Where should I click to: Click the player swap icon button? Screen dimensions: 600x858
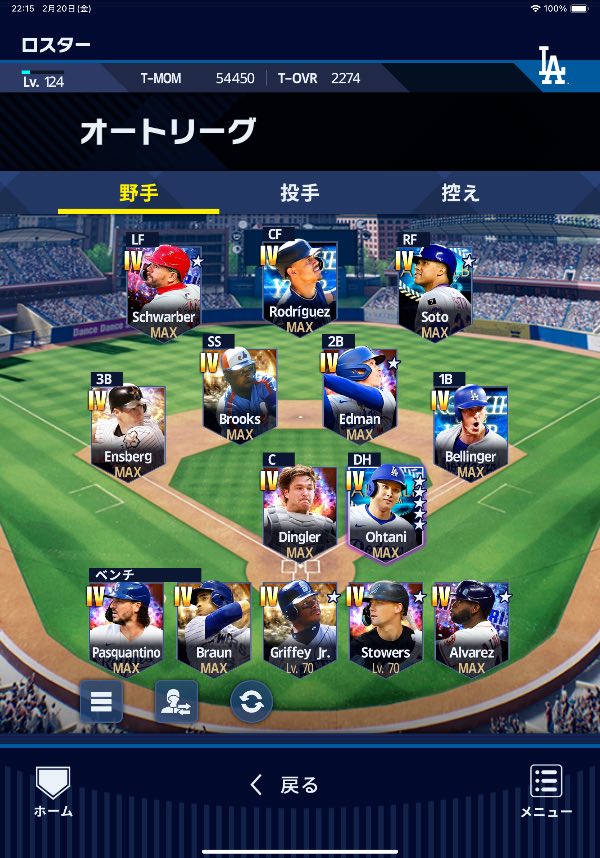click(176, 701)
